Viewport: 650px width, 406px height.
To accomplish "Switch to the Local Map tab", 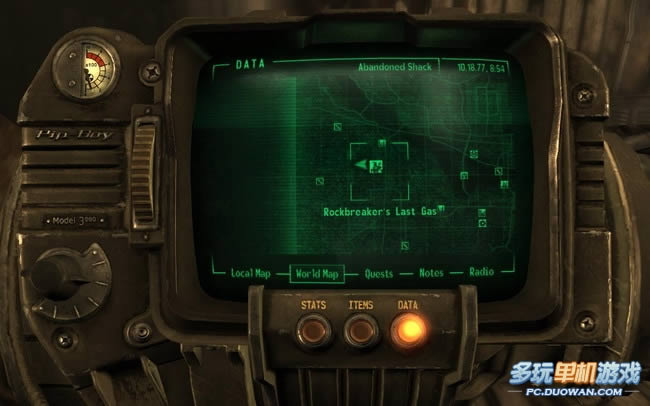I will (250, 273).
